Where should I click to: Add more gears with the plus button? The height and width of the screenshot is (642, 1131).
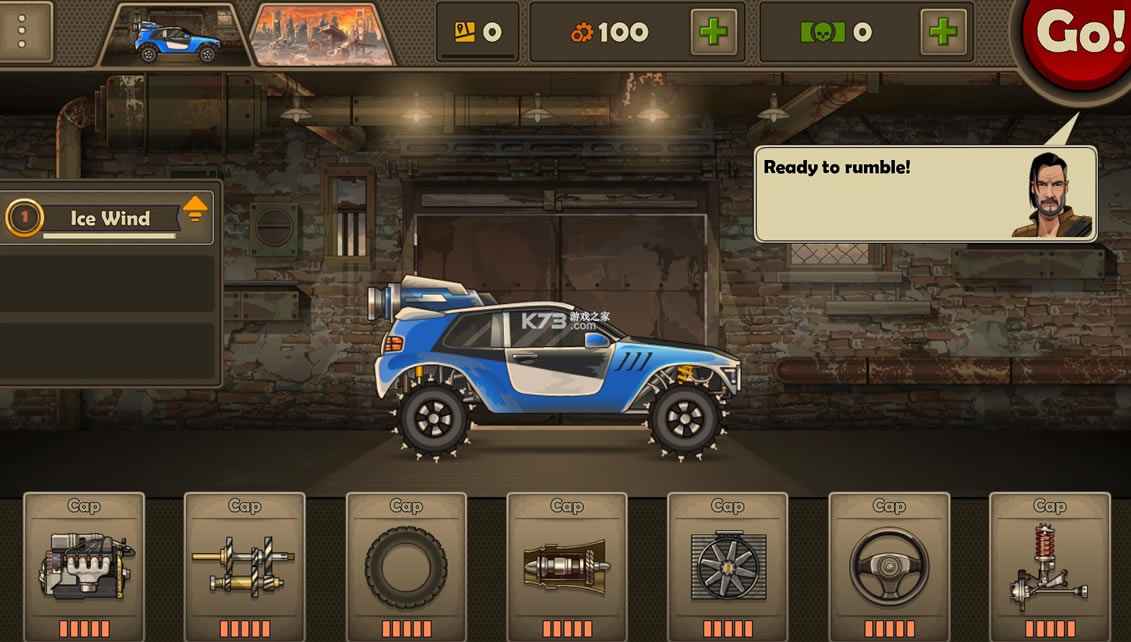tap(713, 32)
